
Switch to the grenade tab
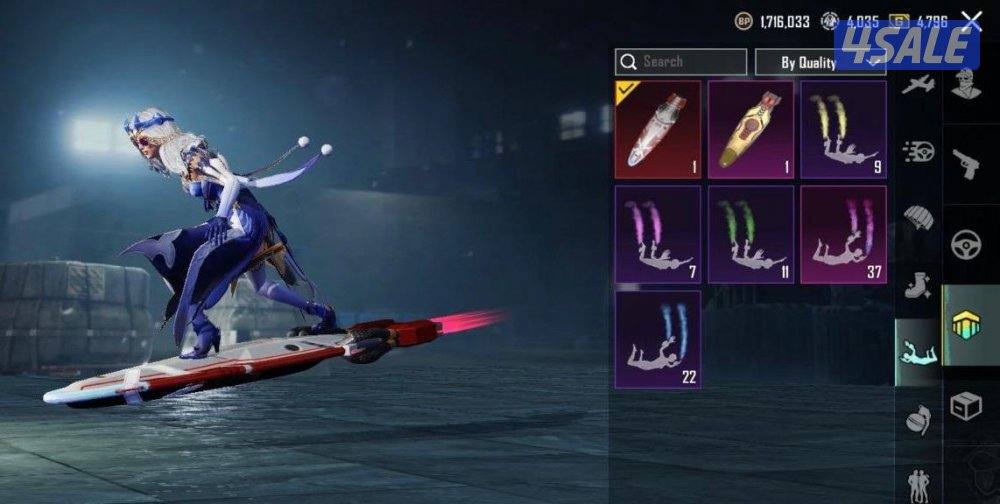918,420
